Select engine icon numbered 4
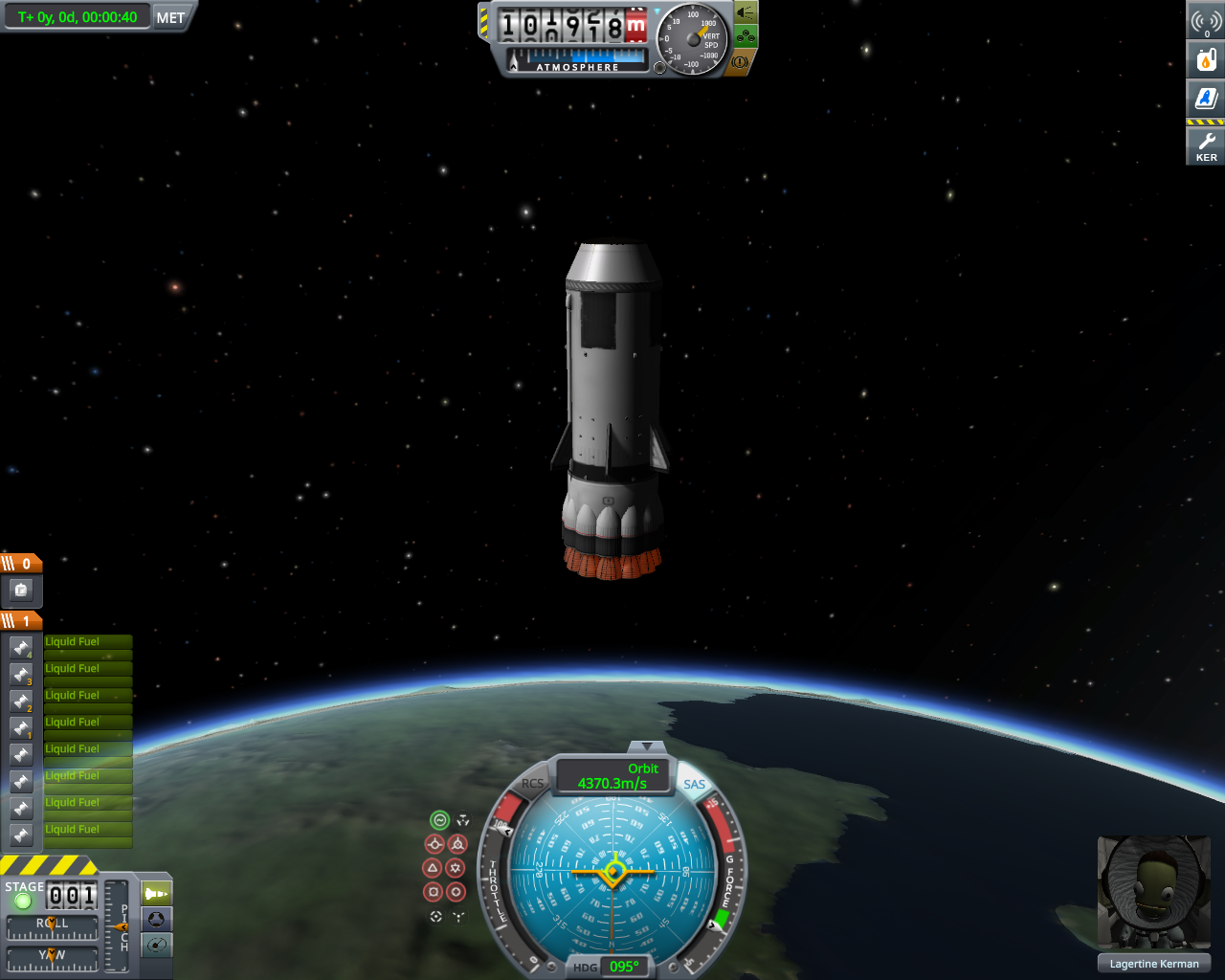The height and width of the screenshot is (980, 1225). (21, 648)
